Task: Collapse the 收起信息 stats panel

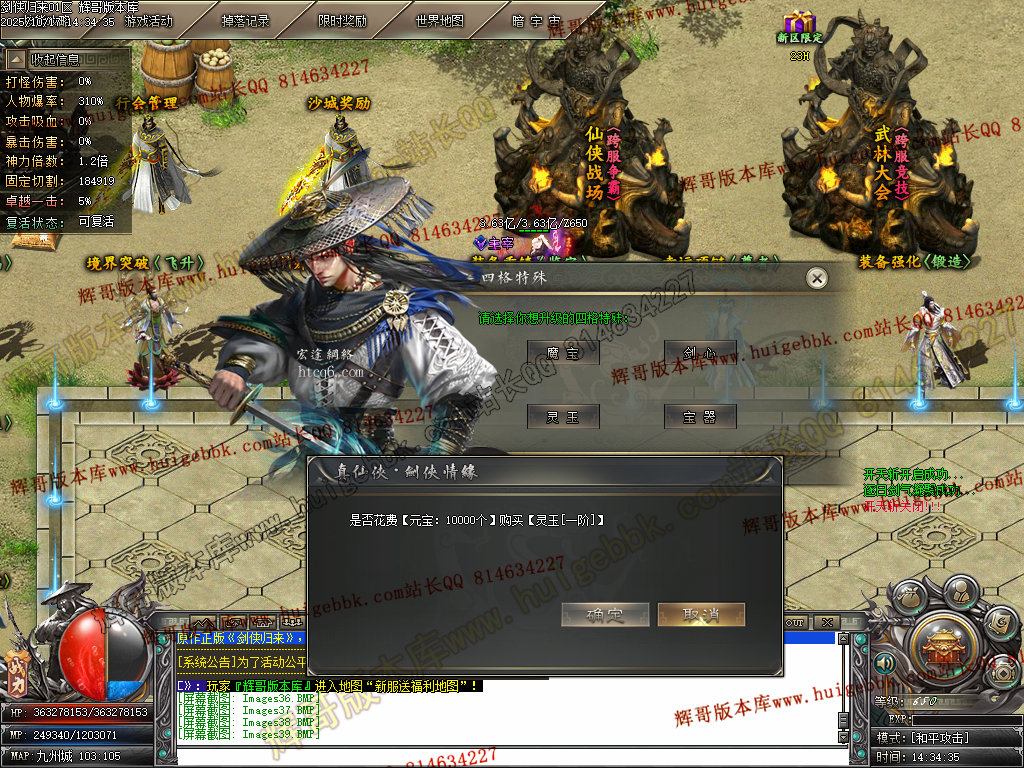Action: (17, 60)
